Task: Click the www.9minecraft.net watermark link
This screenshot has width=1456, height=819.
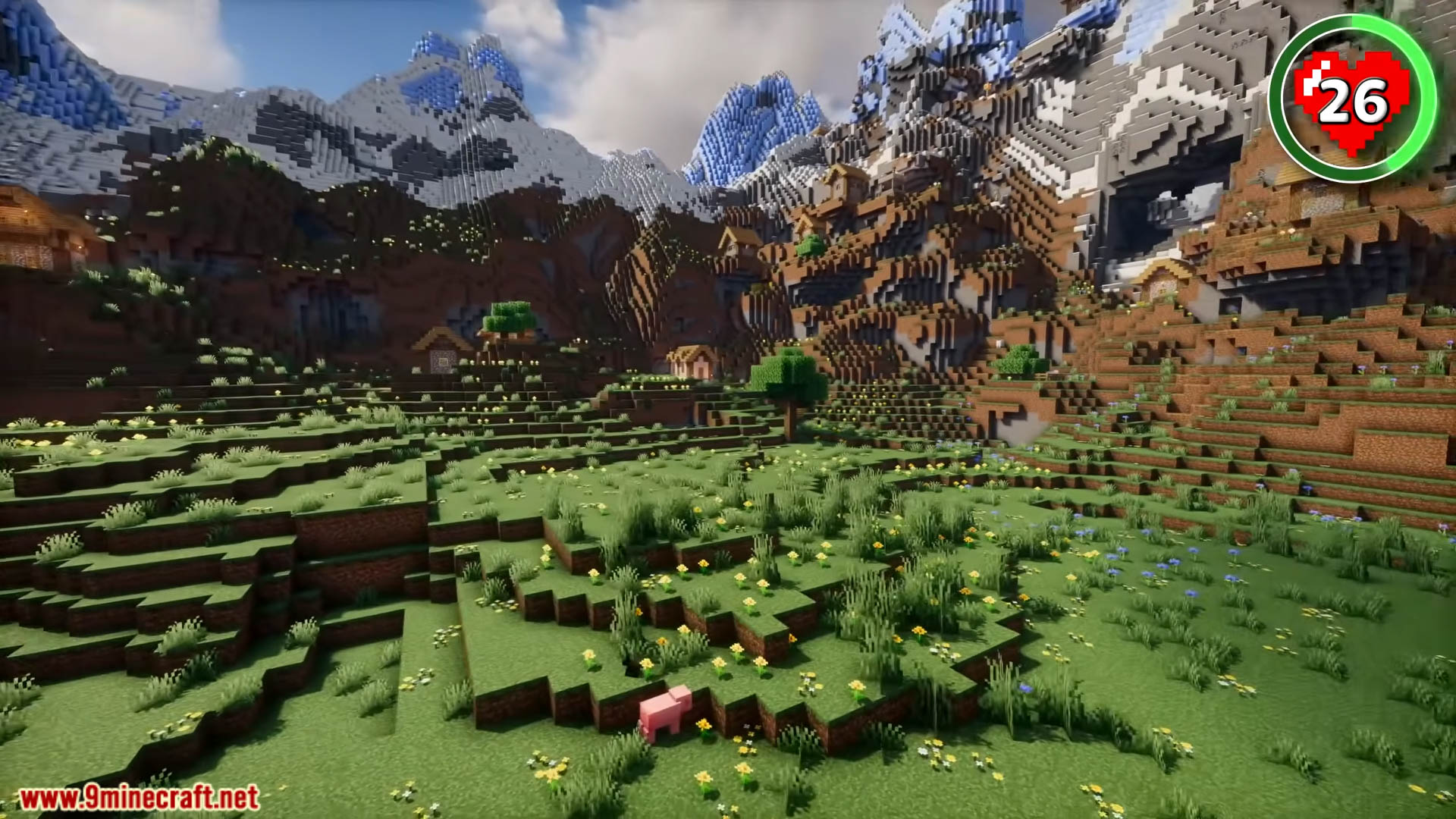Action: tap(139, 798)
